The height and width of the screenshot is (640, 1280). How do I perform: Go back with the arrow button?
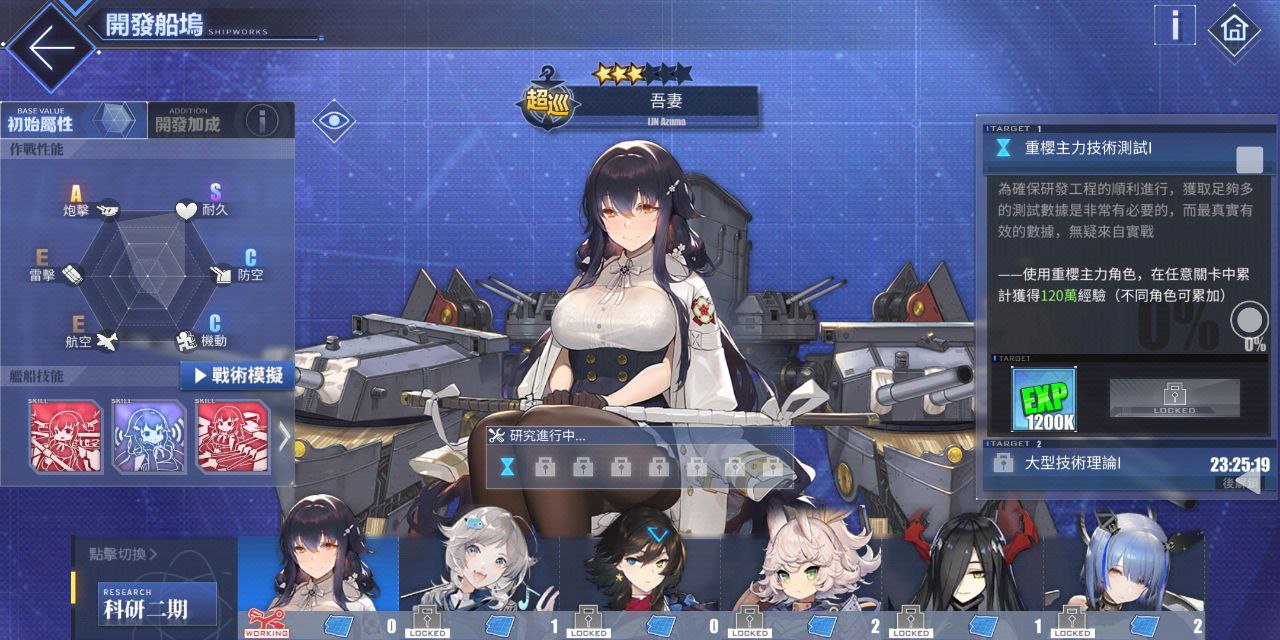tap(50, 45)
